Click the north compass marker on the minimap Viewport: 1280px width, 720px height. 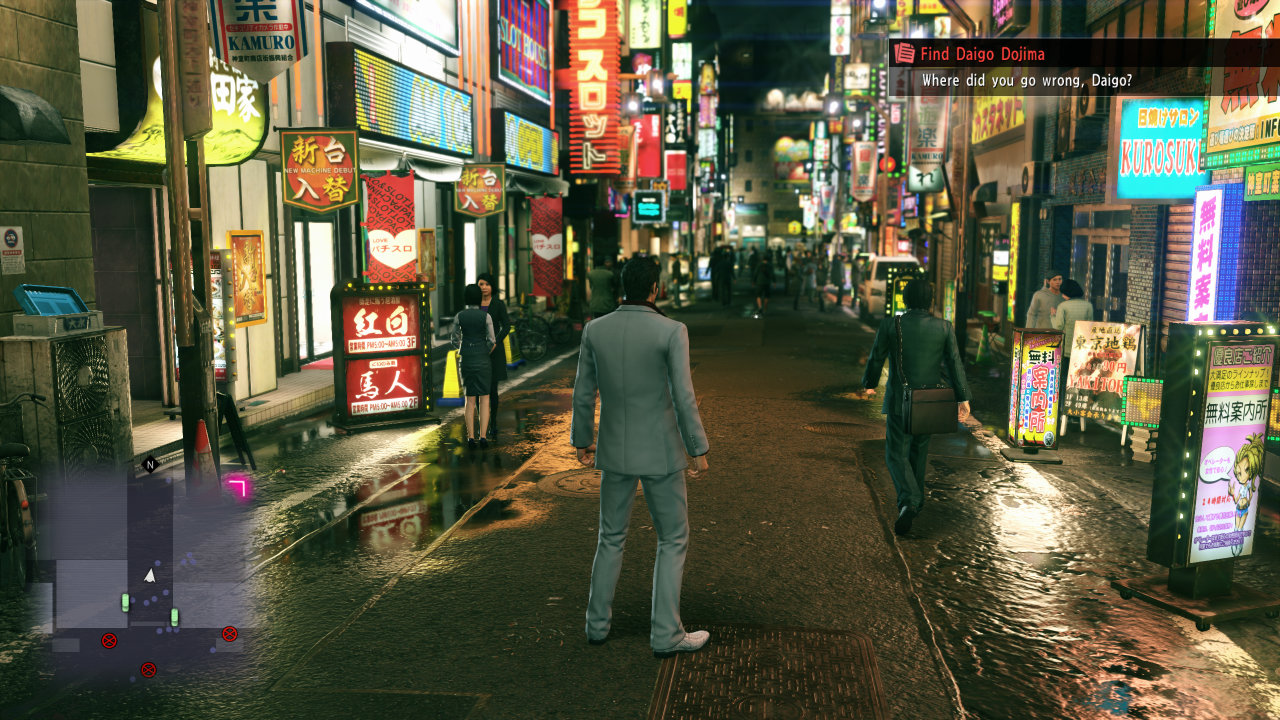[x=150, y=464]
